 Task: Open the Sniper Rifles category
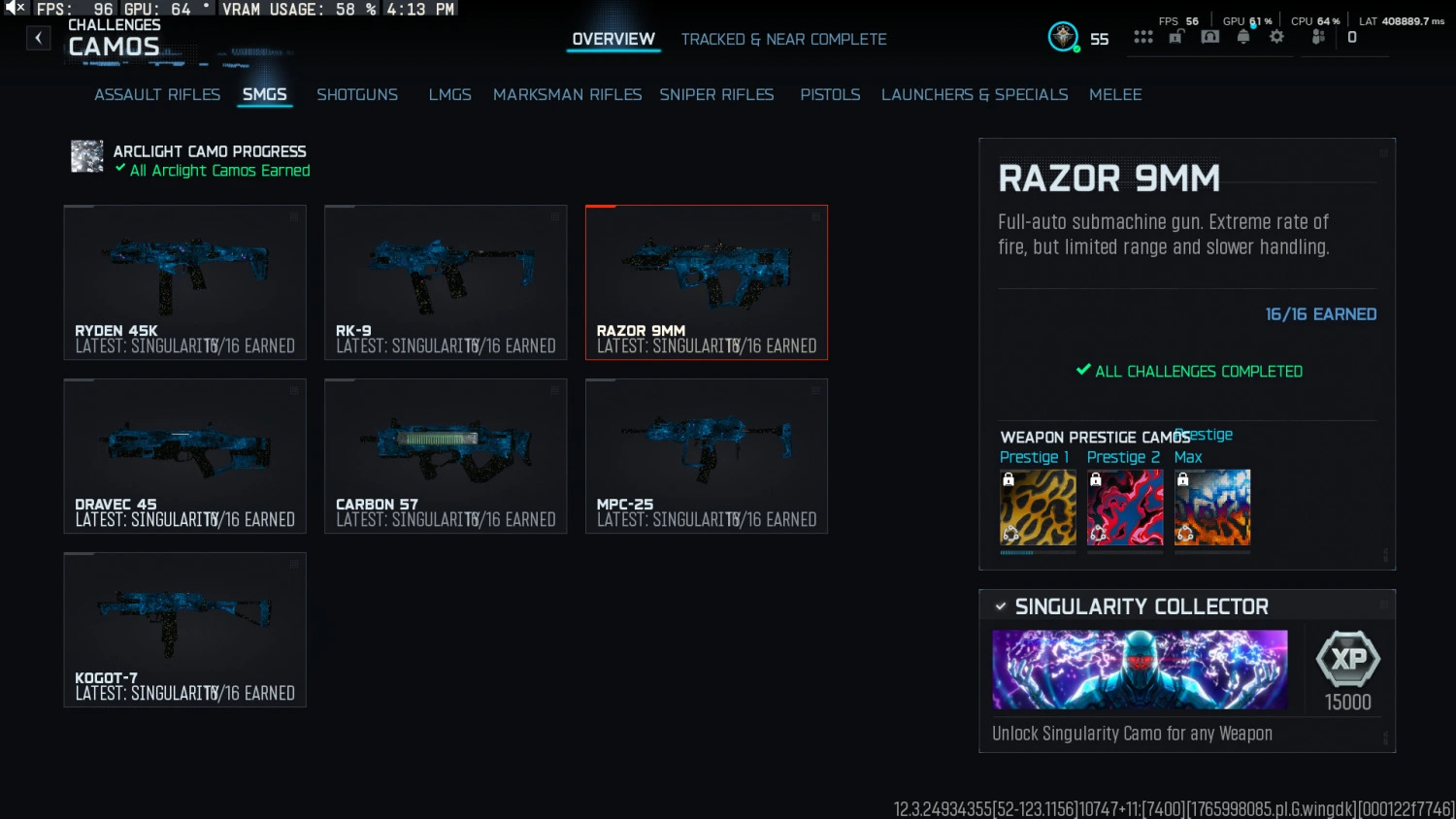[x=716, y=94]
